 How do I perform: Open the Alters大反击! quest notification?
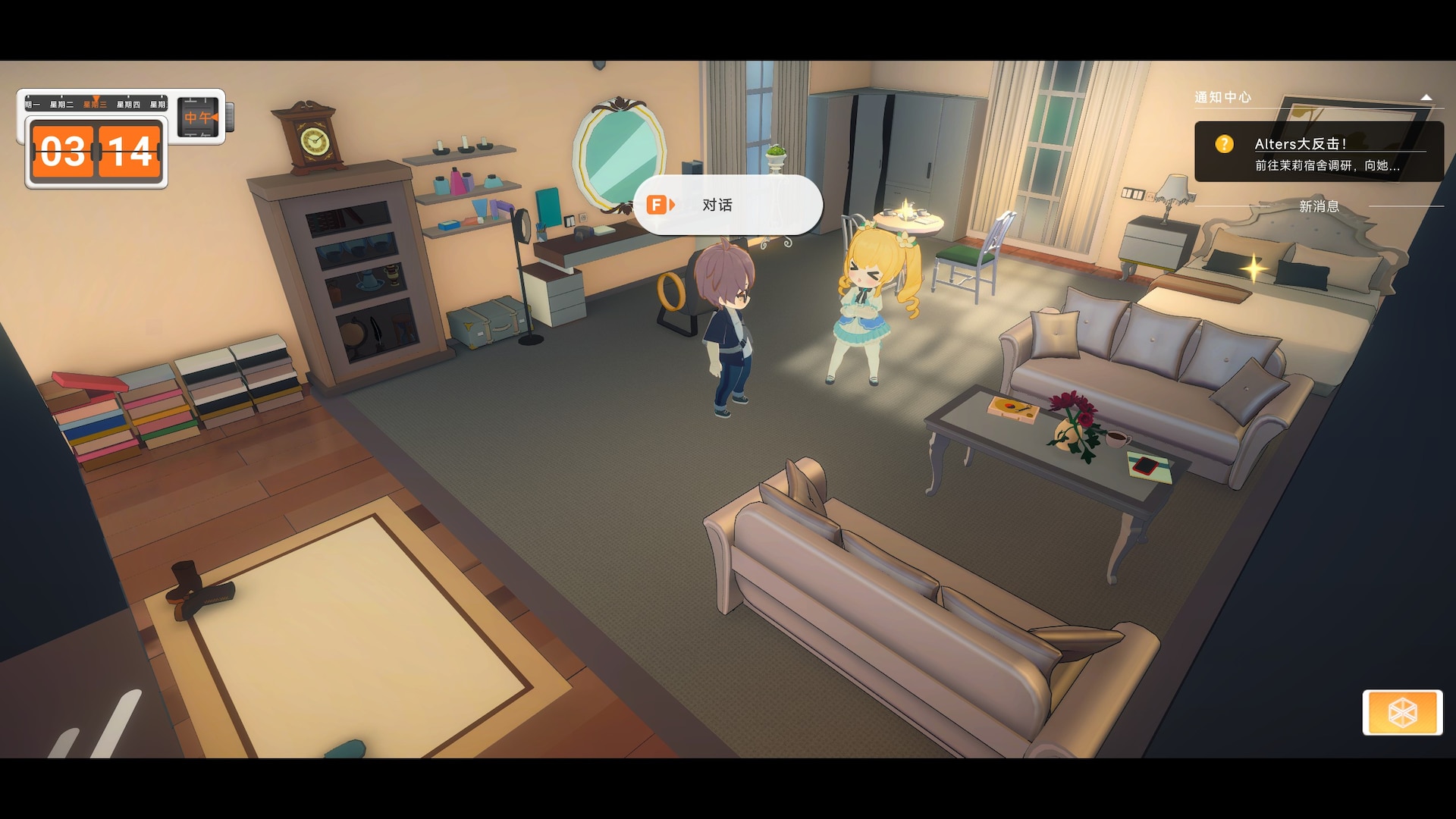pyautogui.click(x=1318, y=153)
